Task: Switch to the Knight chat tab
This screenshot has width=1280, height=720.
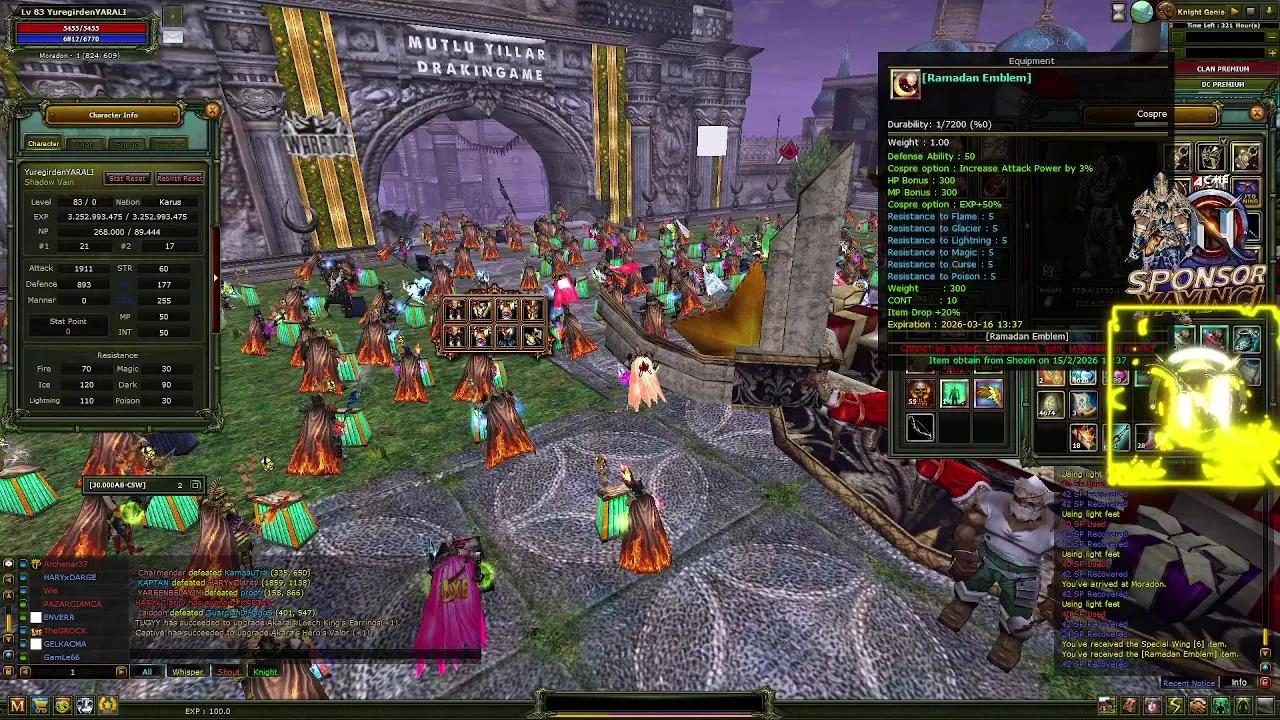Action: [x=266, y=672]
